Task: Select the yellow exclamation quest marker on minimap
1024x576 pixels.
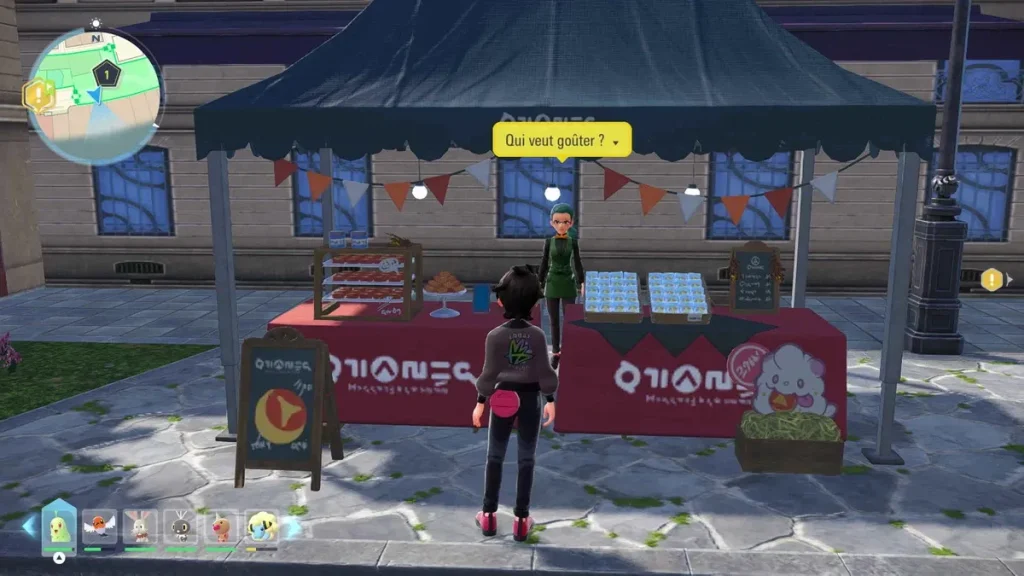Action: 38,95
